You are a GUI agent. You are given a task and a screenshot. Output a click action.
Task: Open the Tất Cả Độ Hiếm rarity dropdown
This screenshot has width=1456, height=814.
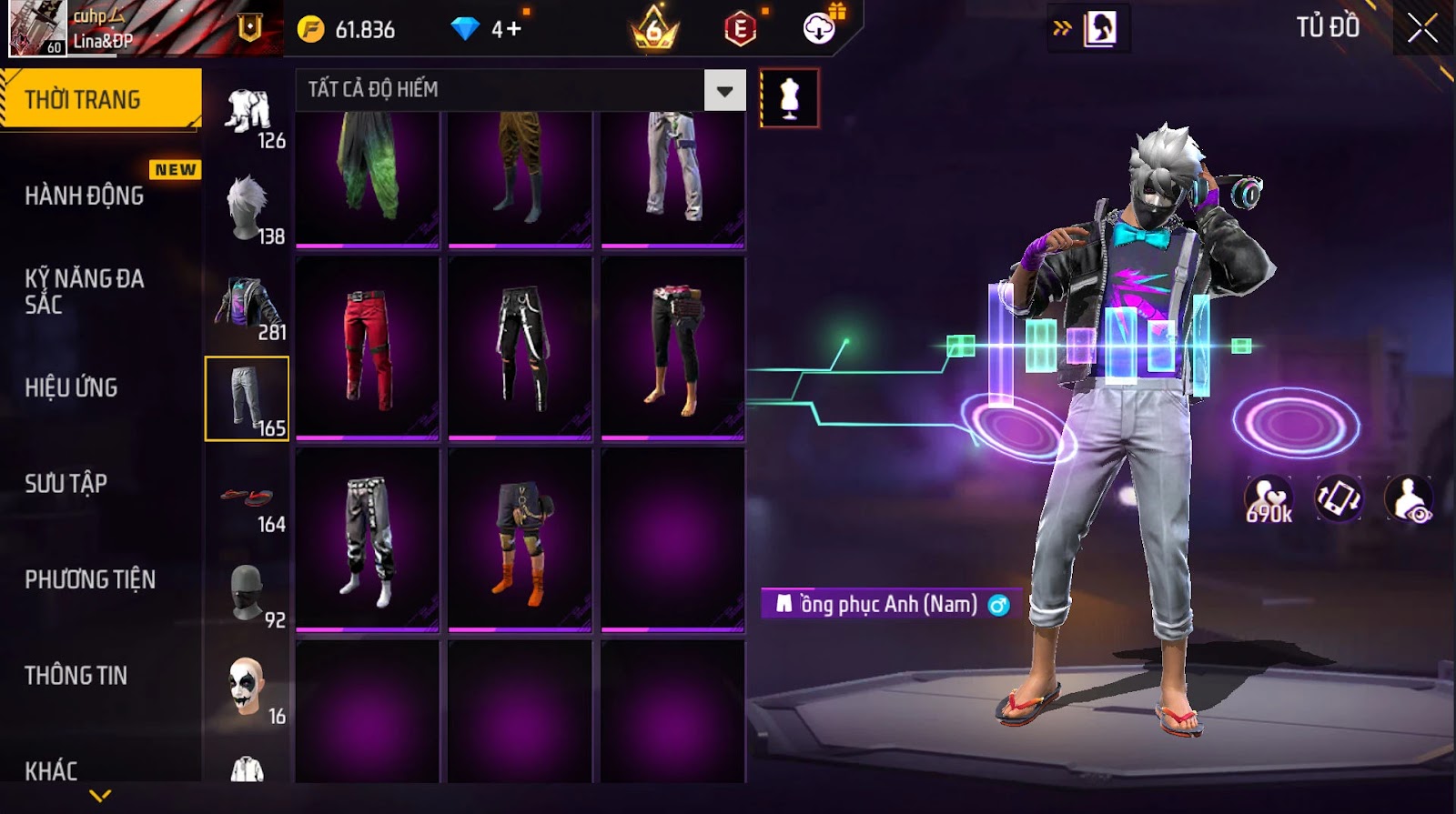point(724,90)
